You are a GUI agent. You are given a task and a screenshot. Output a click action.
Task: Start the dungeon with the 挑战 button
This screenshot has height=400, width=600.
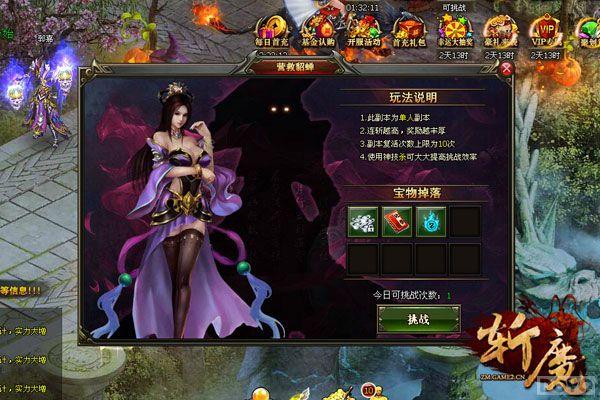(417, 319)
